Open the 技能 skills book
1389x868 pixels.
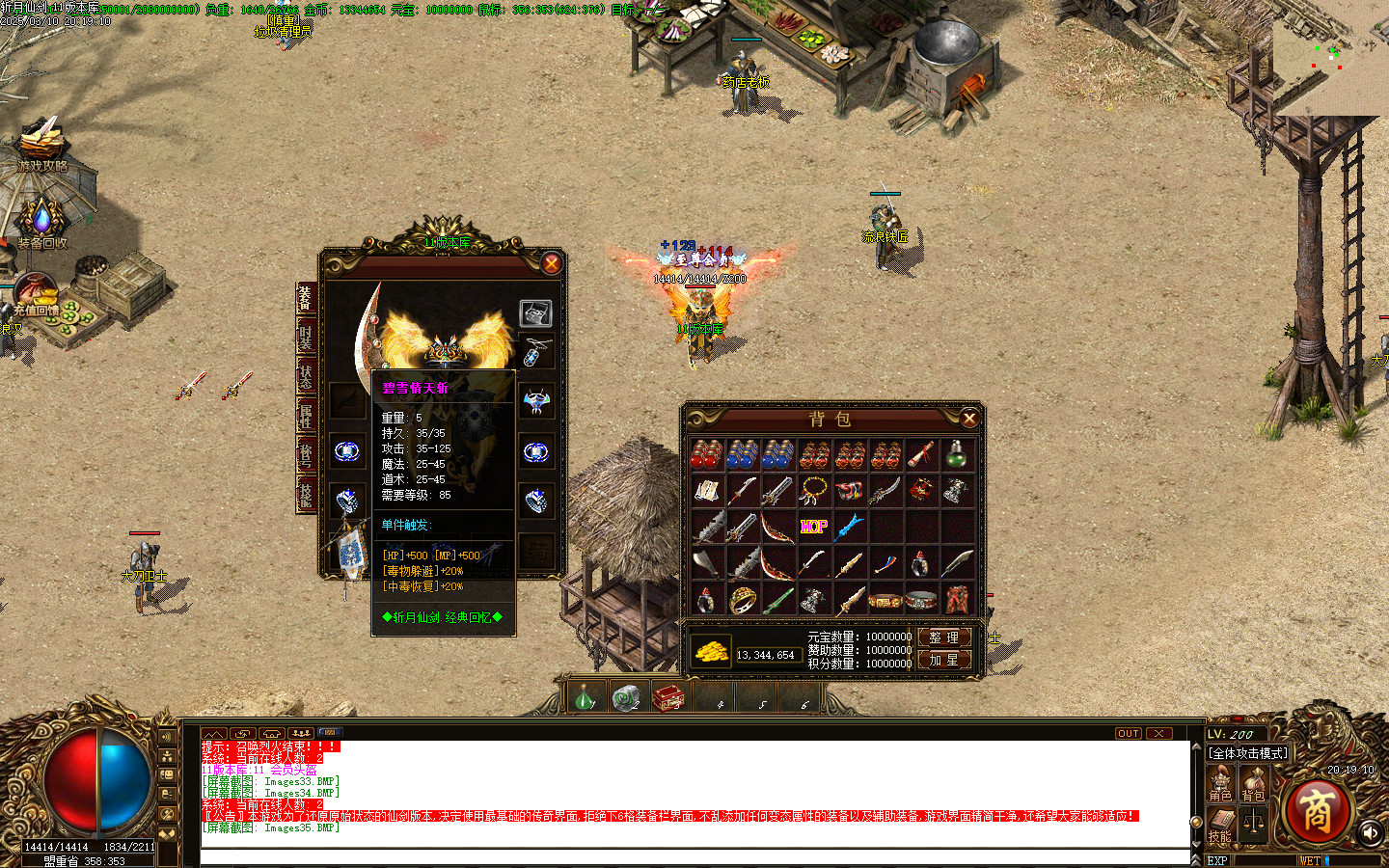pos(1220,825)
